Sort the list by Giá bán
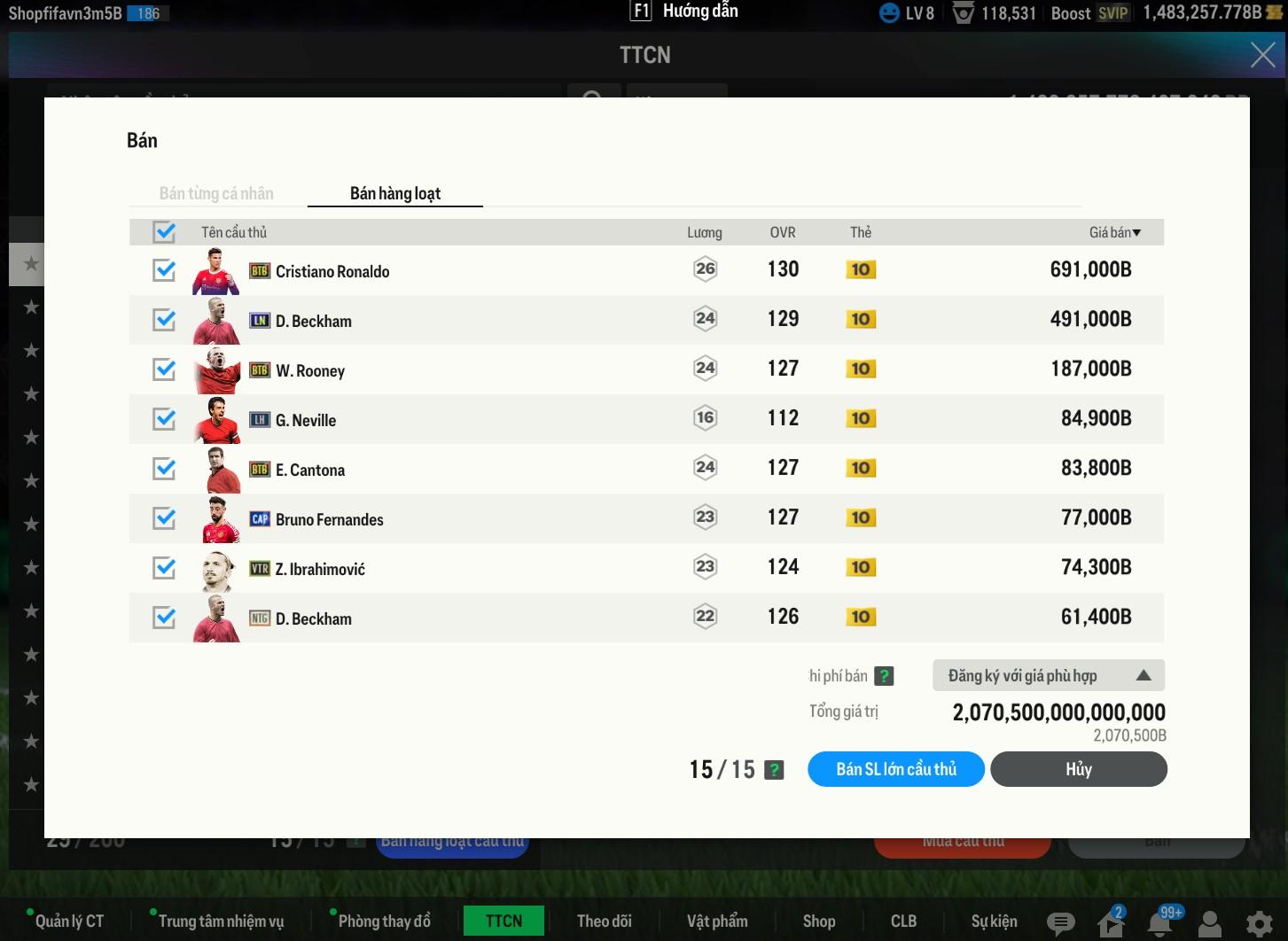Image resolution: width=1288 pixels, height=941 pixels. click(x=1114, y=232)
